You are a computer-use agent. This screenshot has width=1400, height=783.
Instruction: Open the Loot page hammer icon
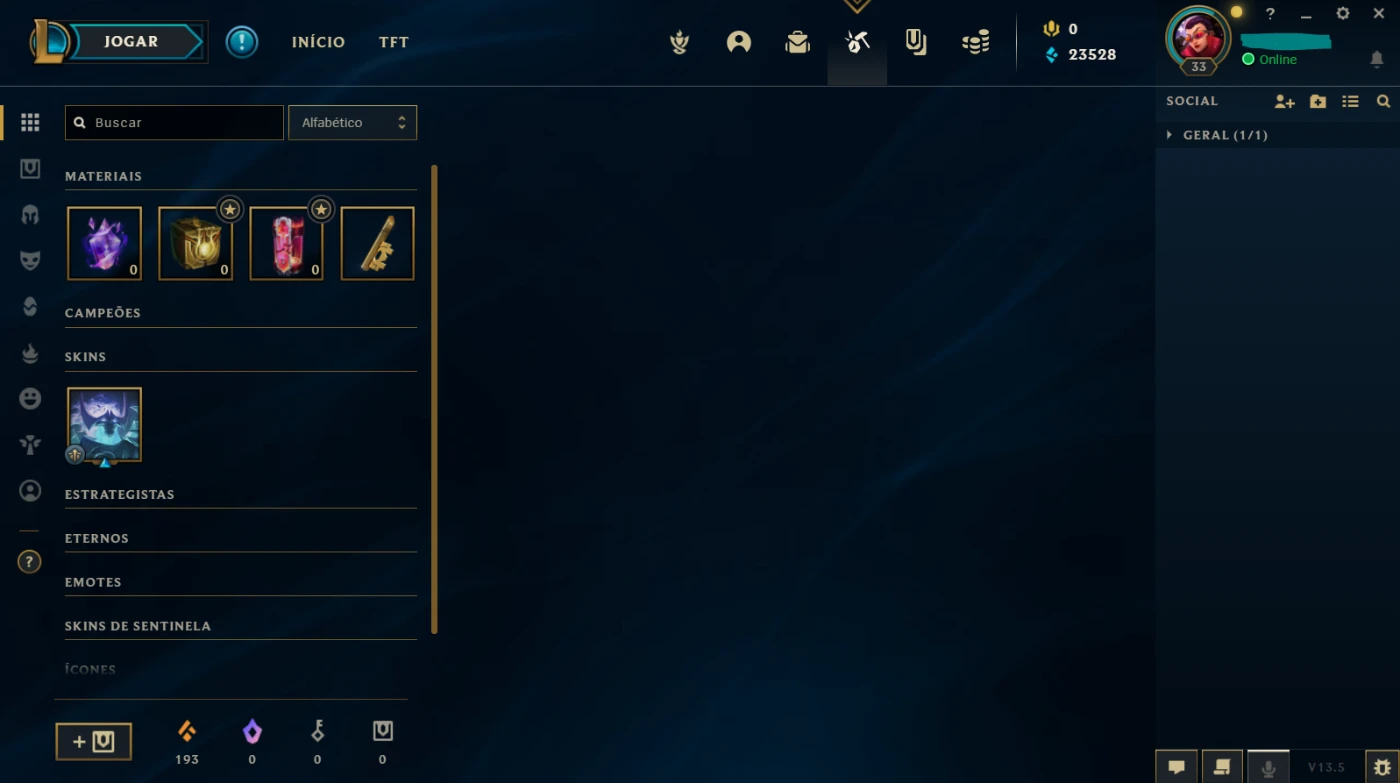click(x=857, y=42)
